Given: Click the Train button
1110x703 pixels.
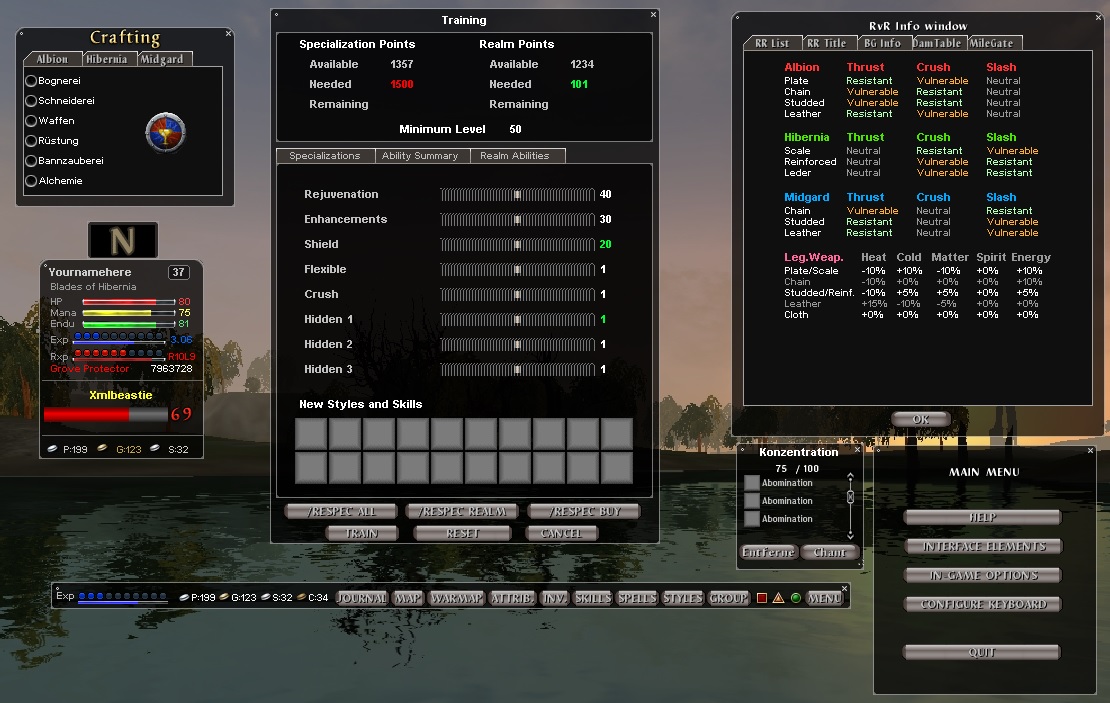Looking at the screenshot, I should pyautogui.click(x=361, y=534).
